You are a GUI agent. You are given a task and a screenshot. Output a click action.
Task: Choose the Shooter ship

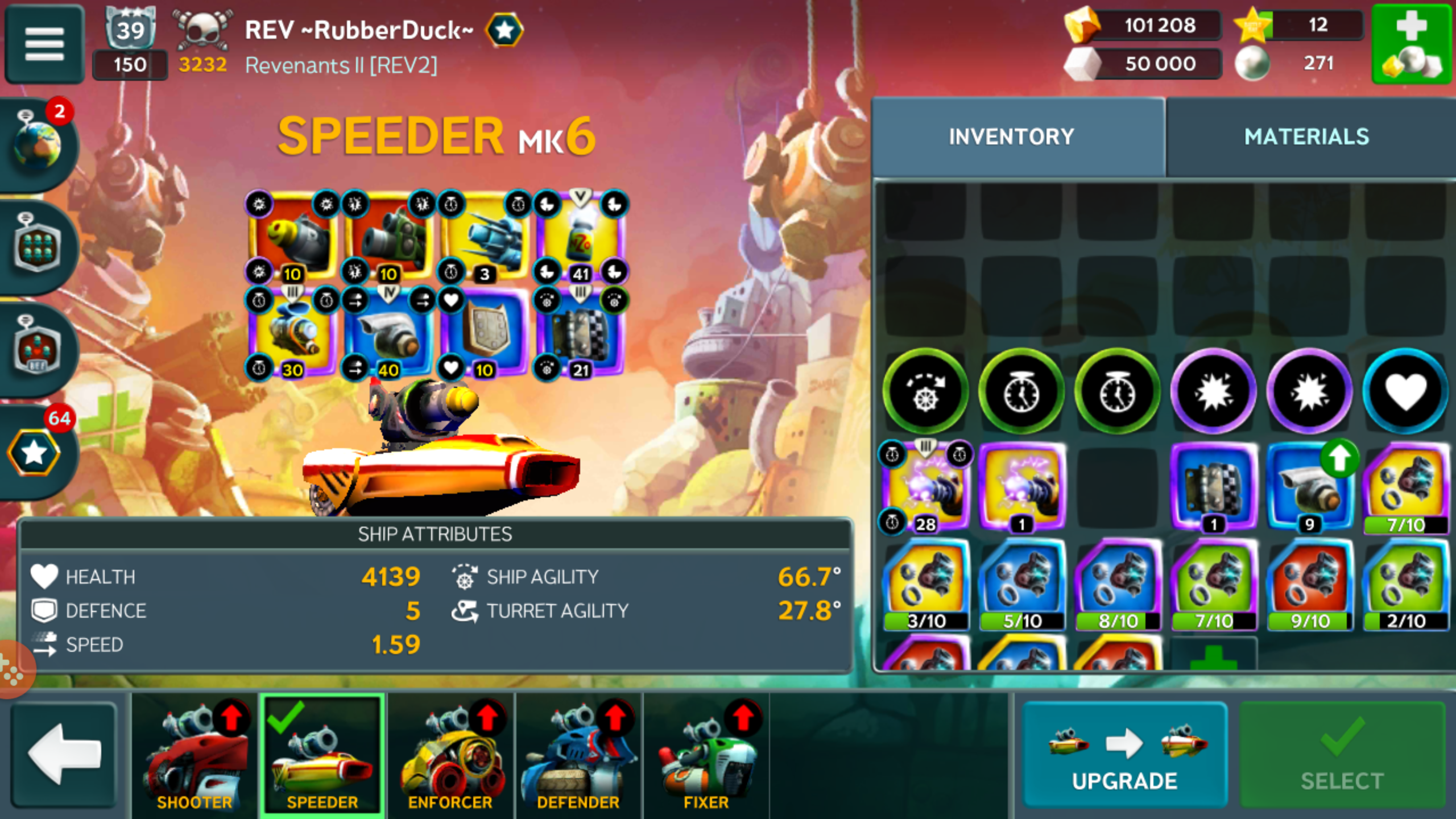click(195, 755)
